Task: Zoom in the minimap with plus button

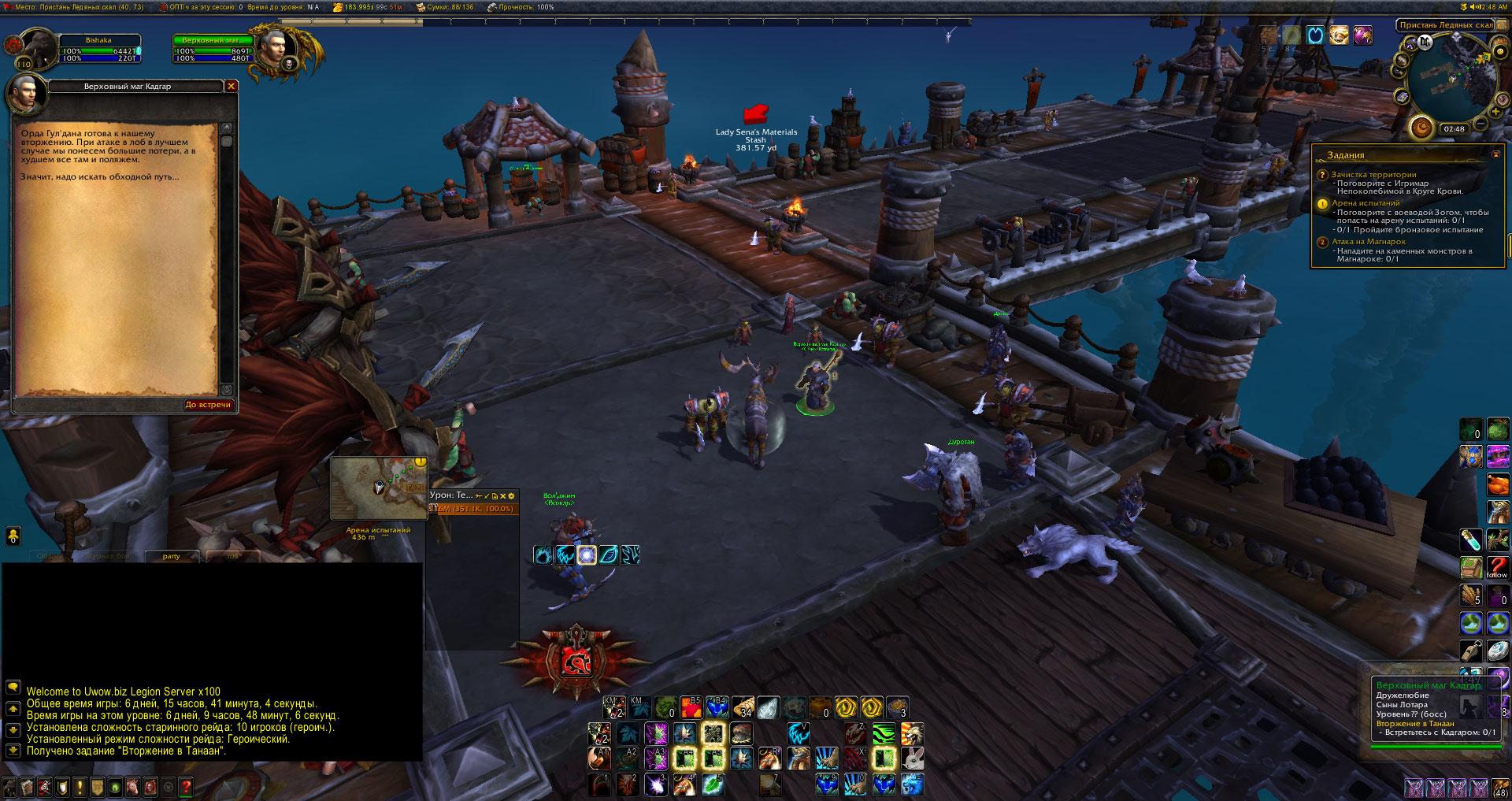Action: pos(1495,111)
